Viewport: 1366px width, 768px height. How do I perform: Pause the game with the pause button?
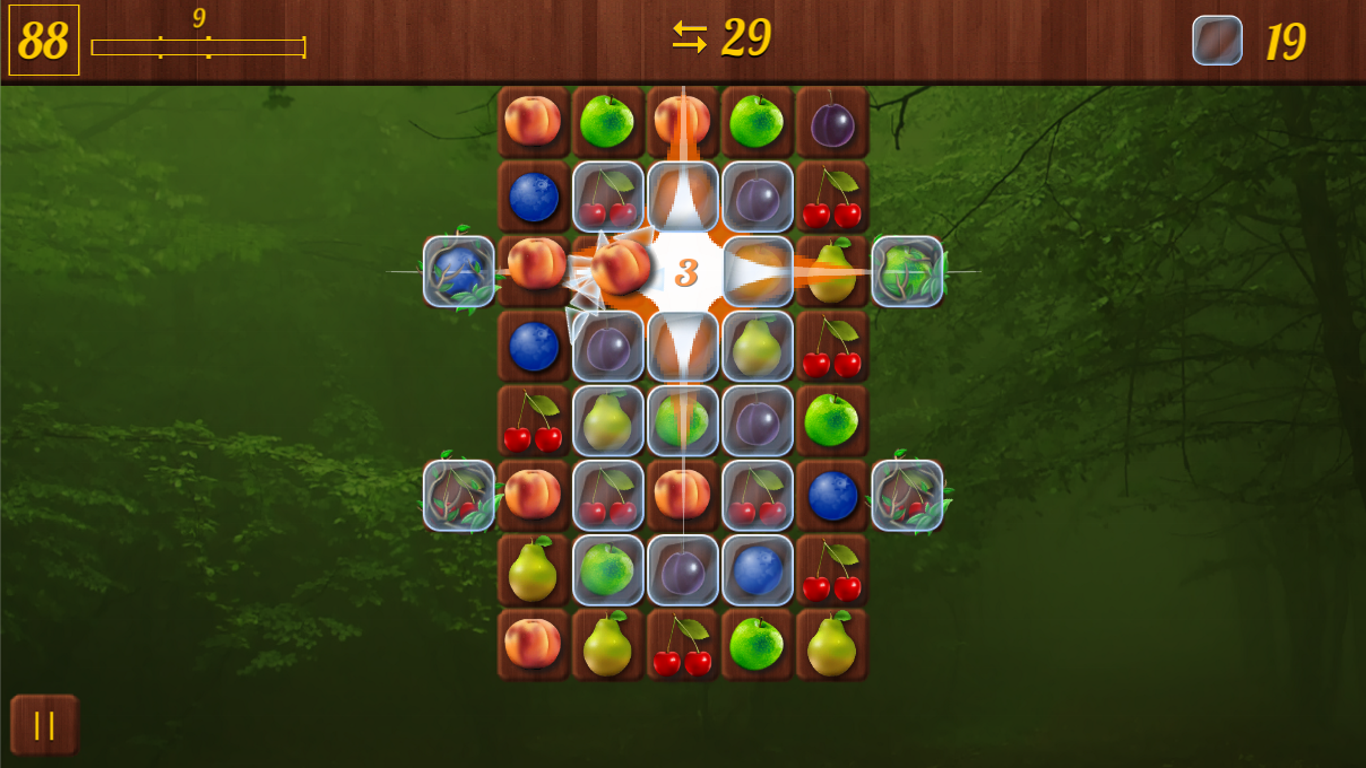click(x=44, y=725)
